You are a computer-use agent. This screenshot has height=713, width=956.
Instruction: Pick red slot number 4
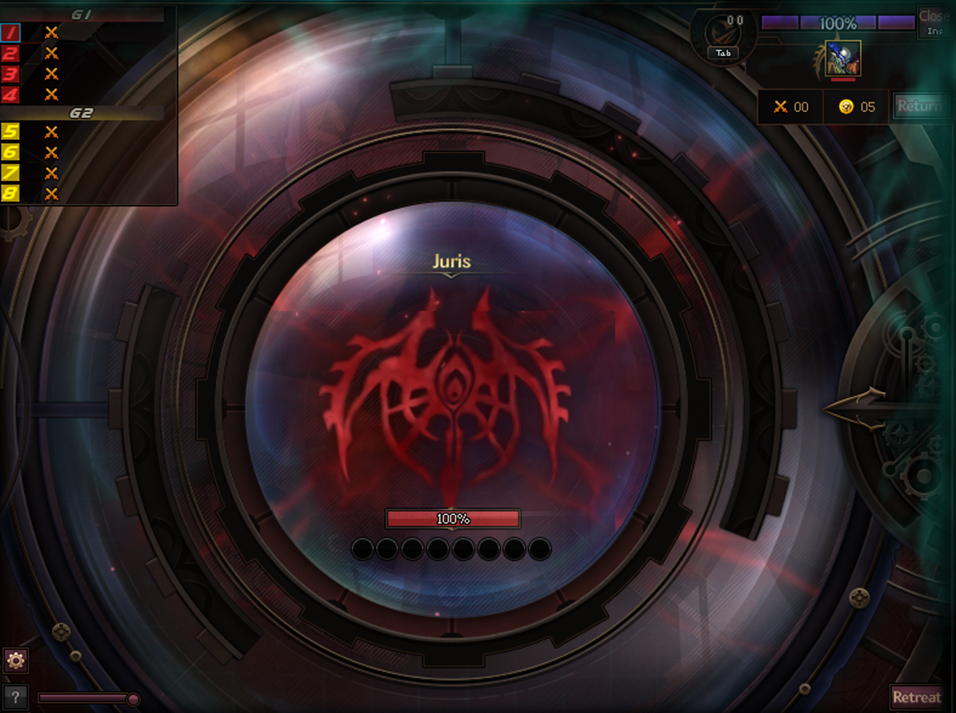tap(11, 94)
